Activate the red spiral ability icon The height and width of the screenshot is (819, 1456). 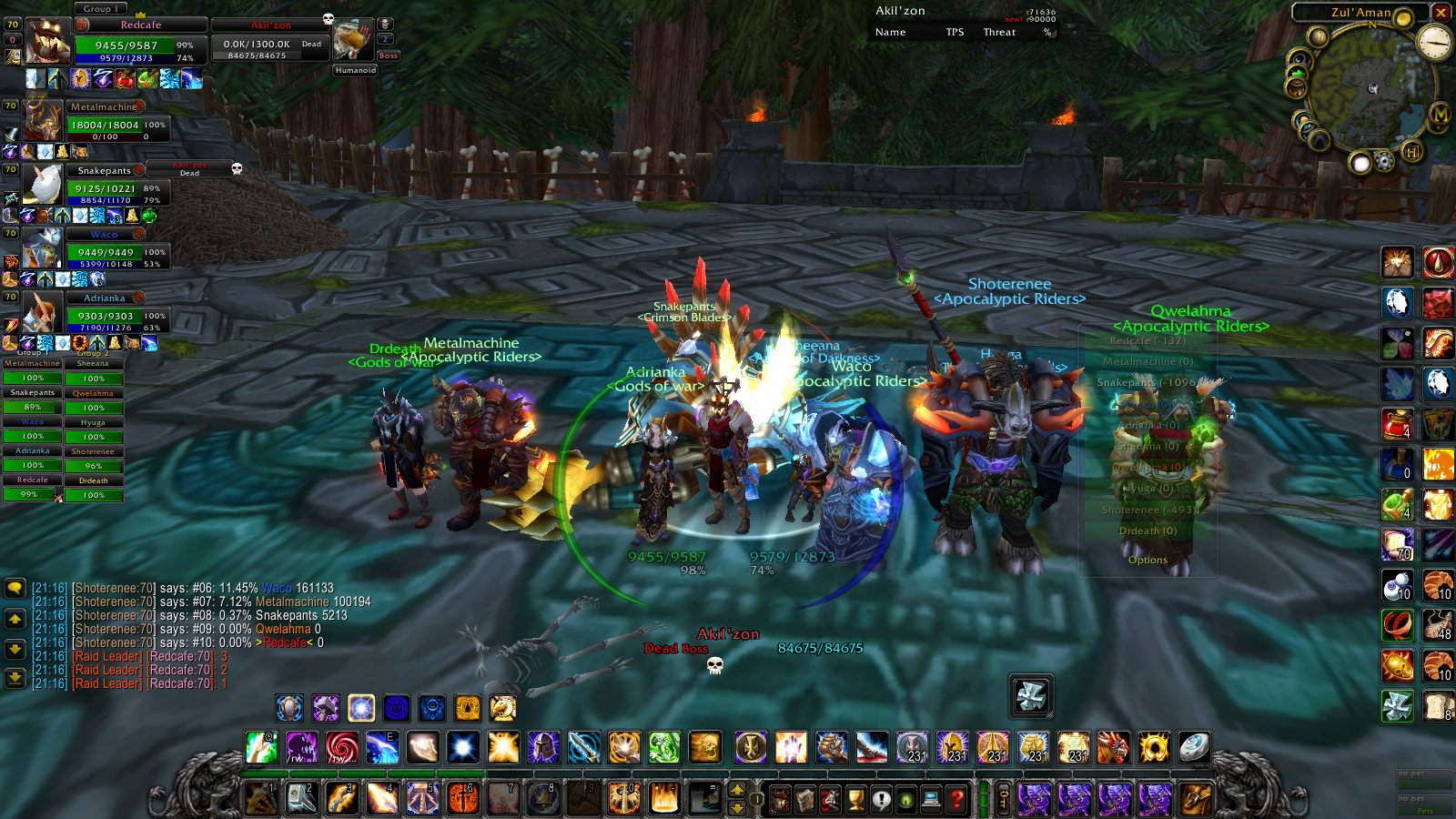coord(342,747)
